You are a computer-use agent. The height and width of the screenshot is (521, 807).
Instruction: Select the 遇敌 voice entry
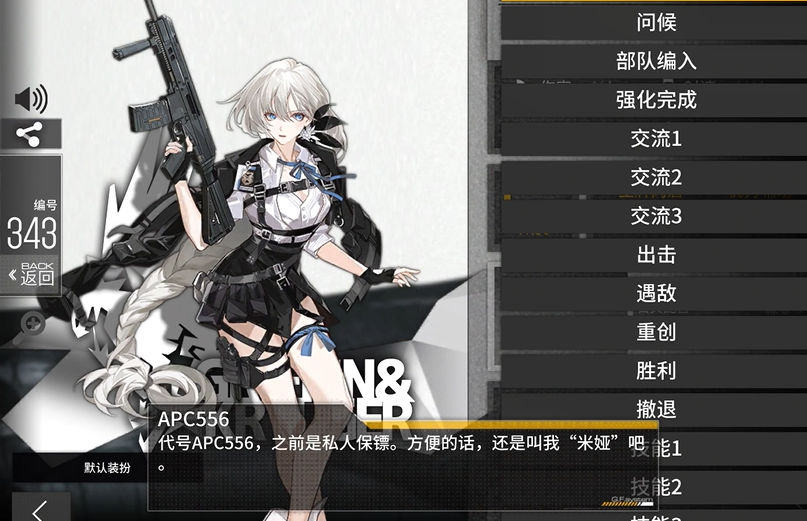tap(655, 294)
